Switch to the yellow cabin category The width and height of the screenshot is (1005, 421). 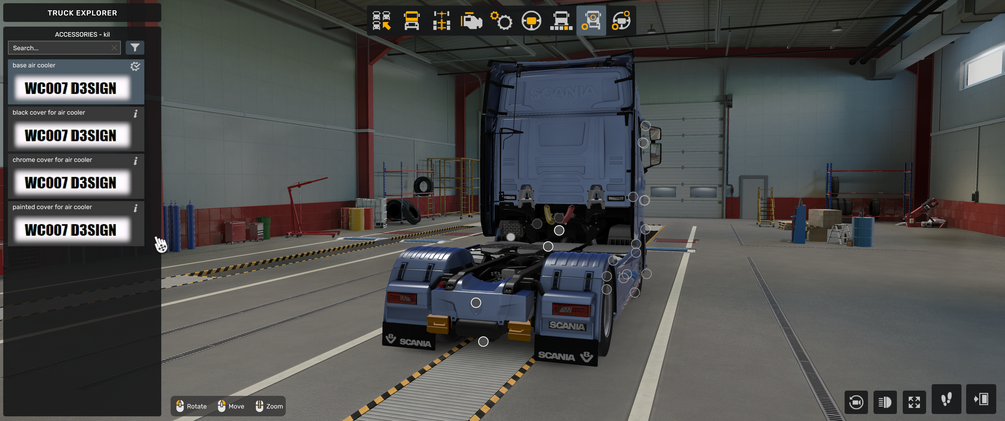411,20
